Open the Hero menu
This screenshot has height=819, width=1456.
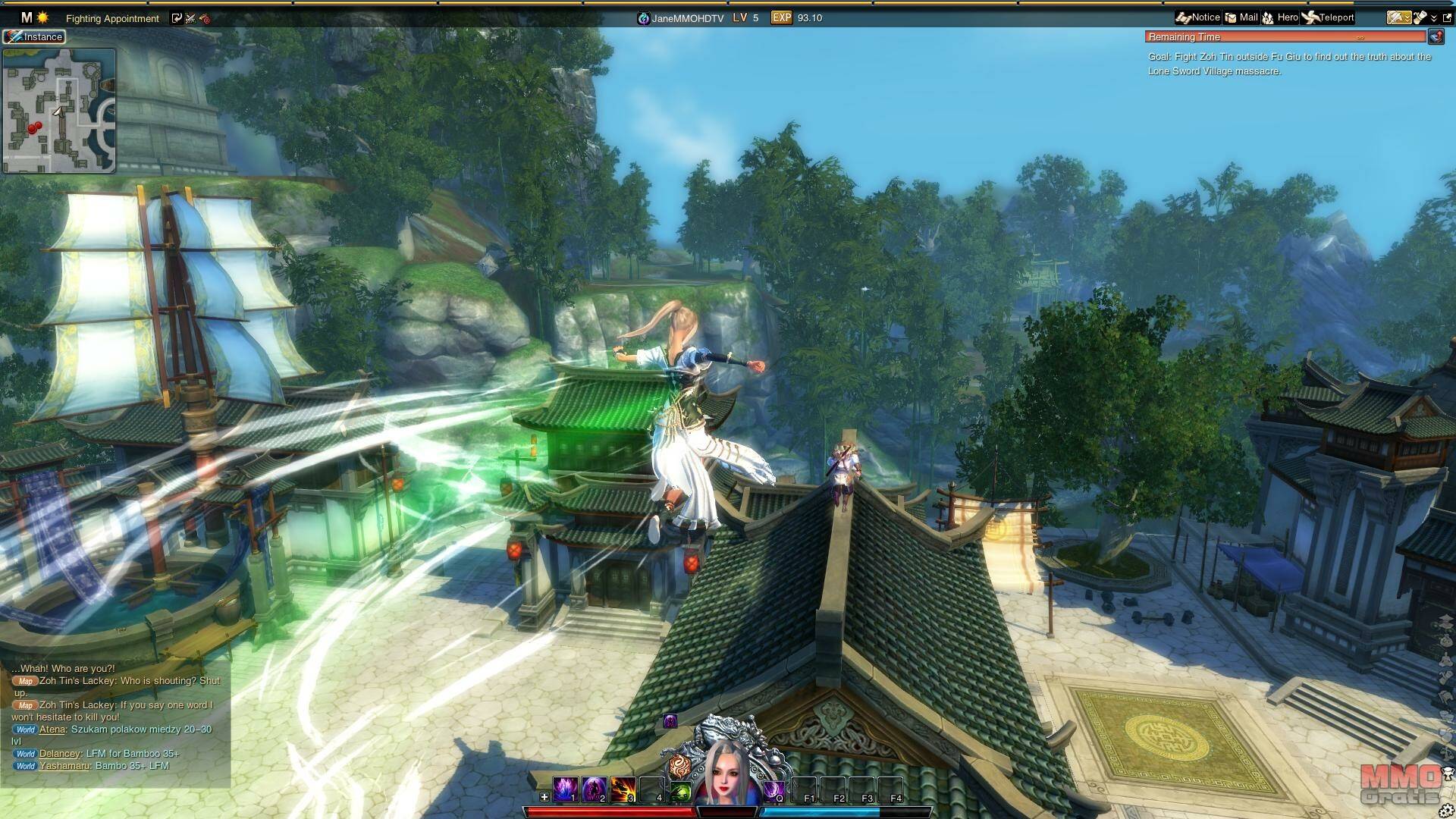point(1280,17)
